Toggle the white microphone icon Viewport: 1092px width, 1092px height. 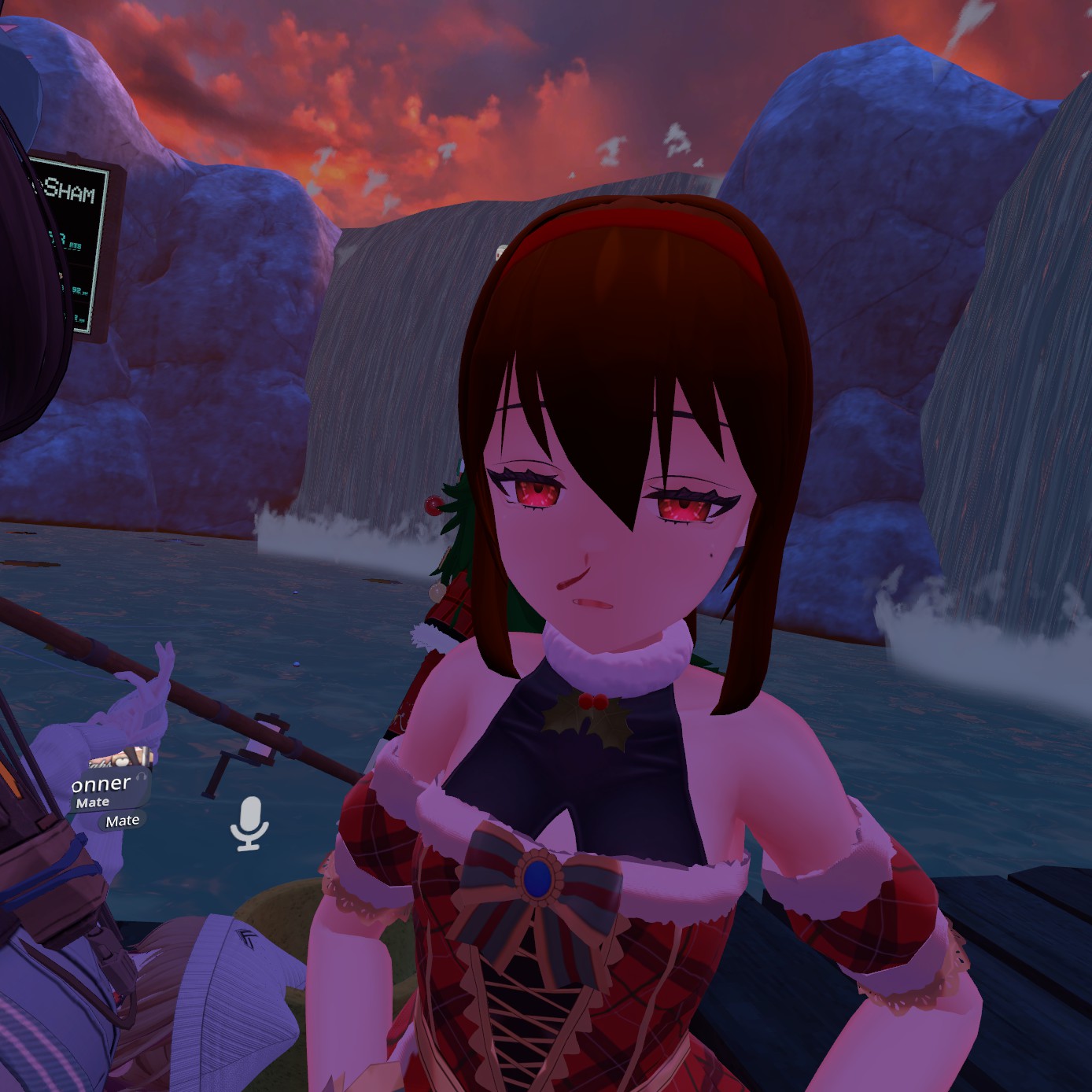pos(249,823)
